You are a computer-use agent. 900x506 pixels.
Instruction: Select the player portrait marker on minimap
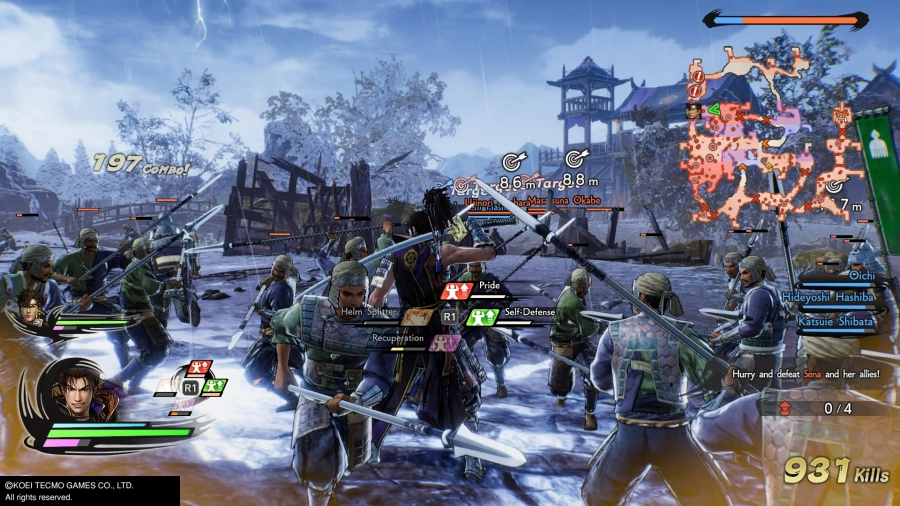pyautogui.click(x=692, y=110)
